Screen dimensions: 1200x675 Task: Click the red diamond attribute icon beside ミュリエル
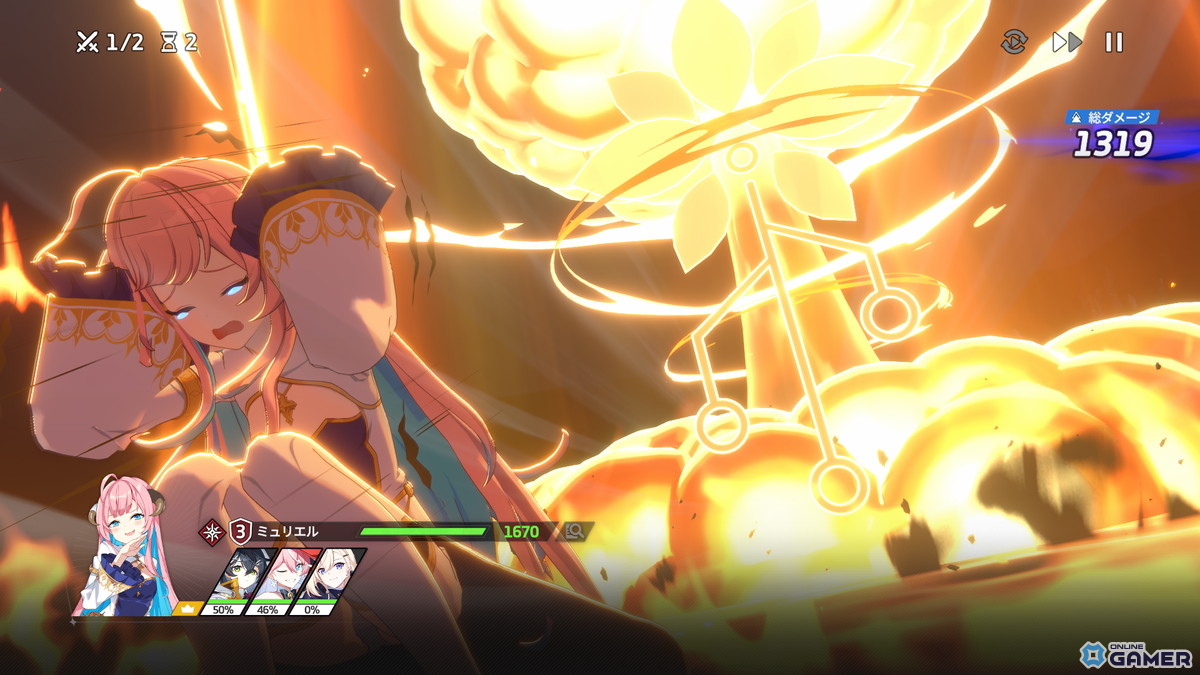[x=211, y=531]
